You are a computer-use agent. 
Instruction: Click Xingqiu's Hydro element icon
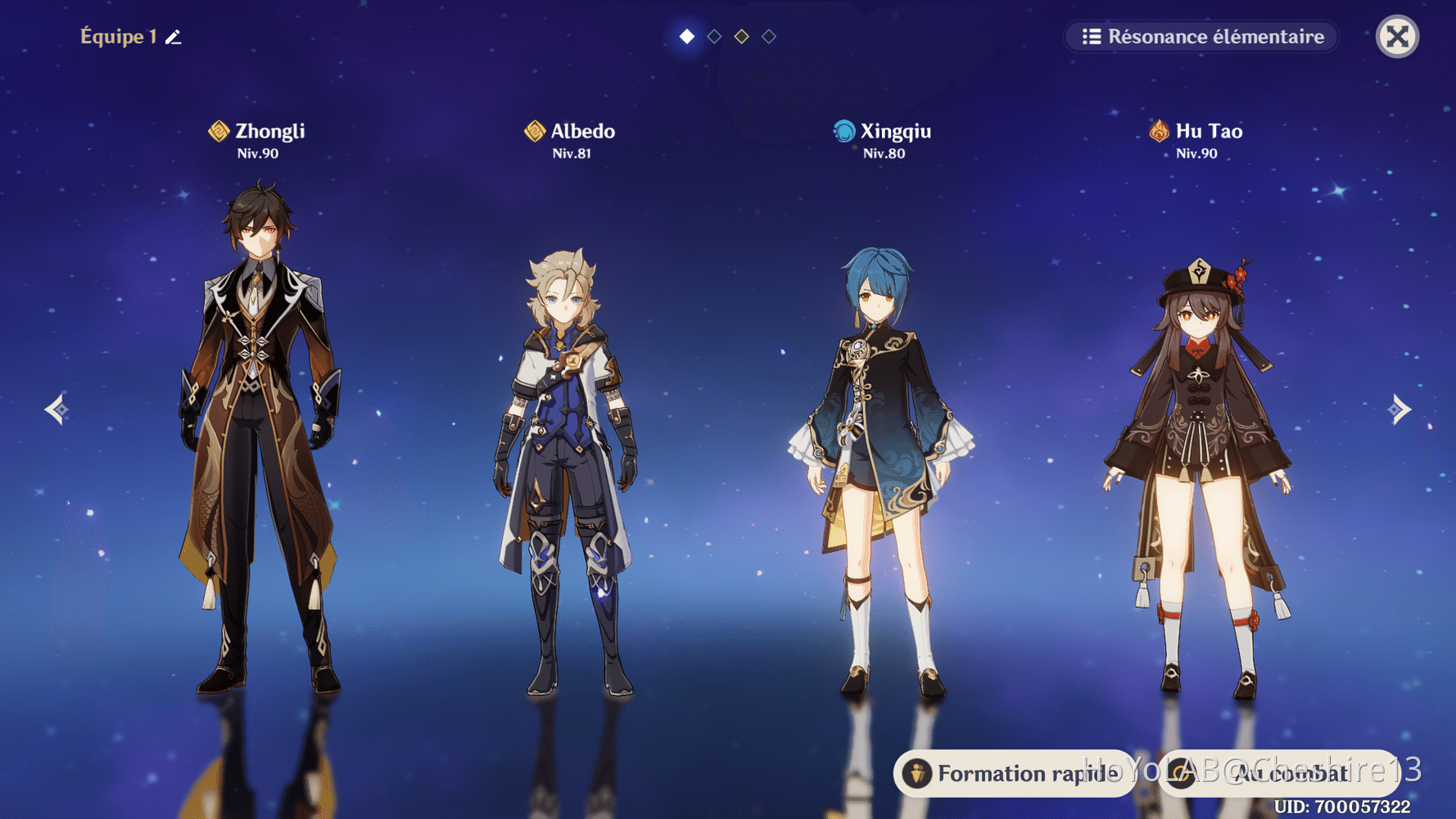point(843,131)
